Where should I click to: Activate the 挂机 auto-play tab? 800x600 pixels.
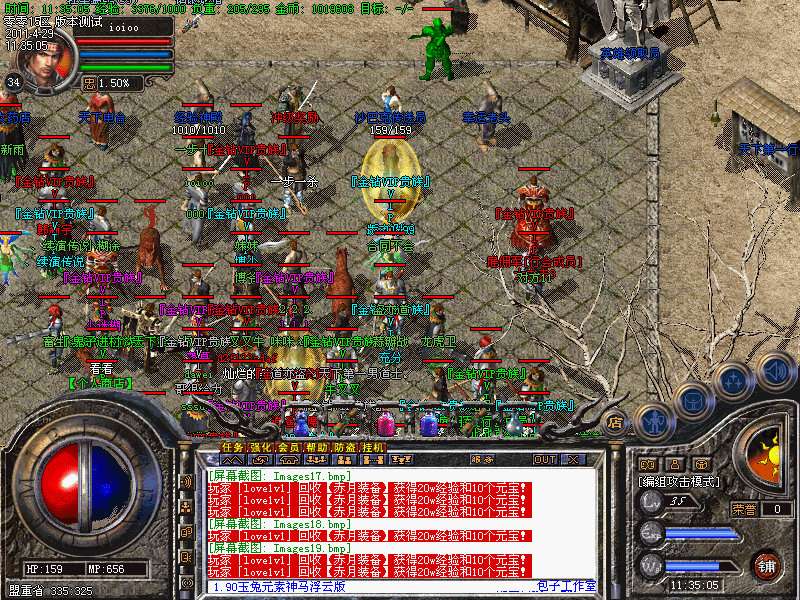(x=372, y=447)
